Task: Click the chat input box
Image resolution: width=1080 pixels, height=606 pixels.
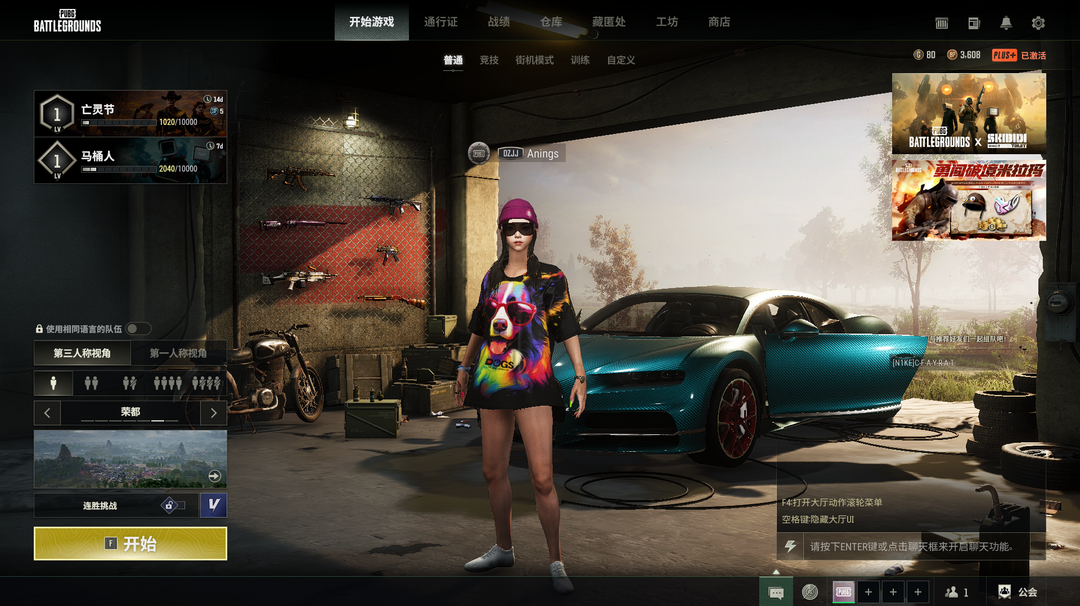Action: point(910,547)
